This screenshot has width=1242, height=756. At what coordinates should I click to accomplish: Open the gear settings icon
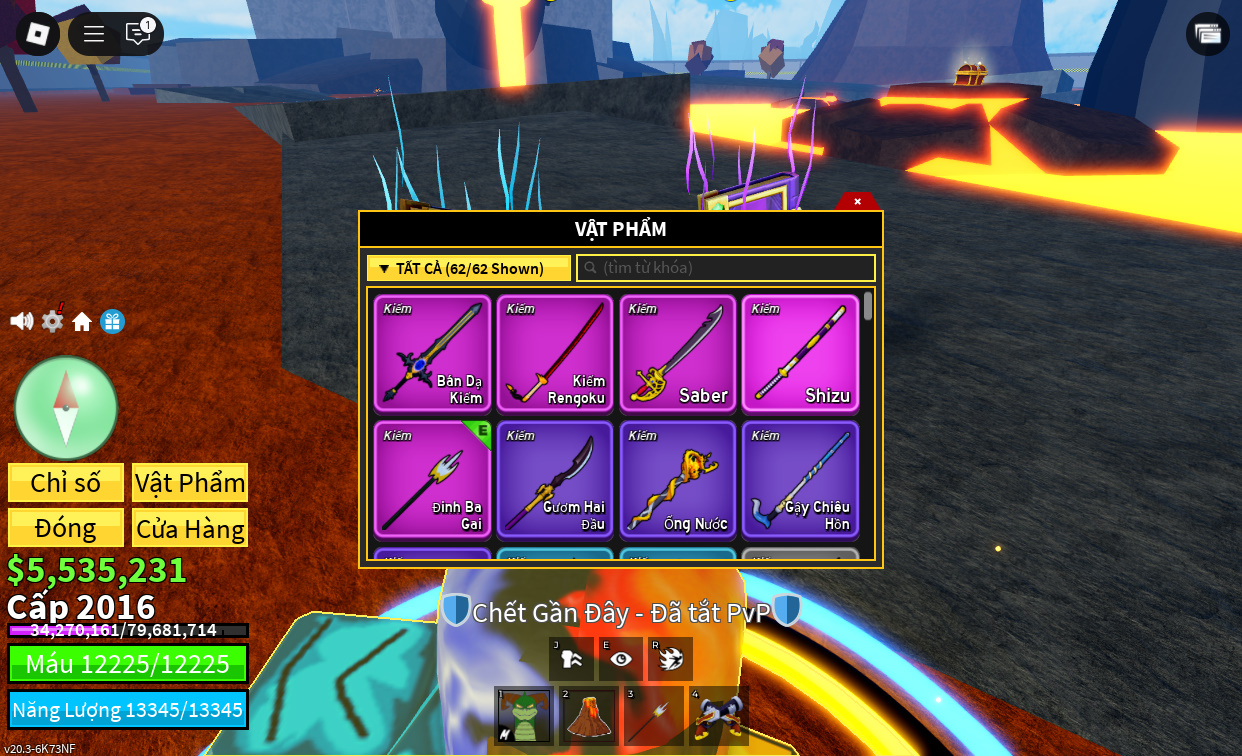tap(52, 321)
